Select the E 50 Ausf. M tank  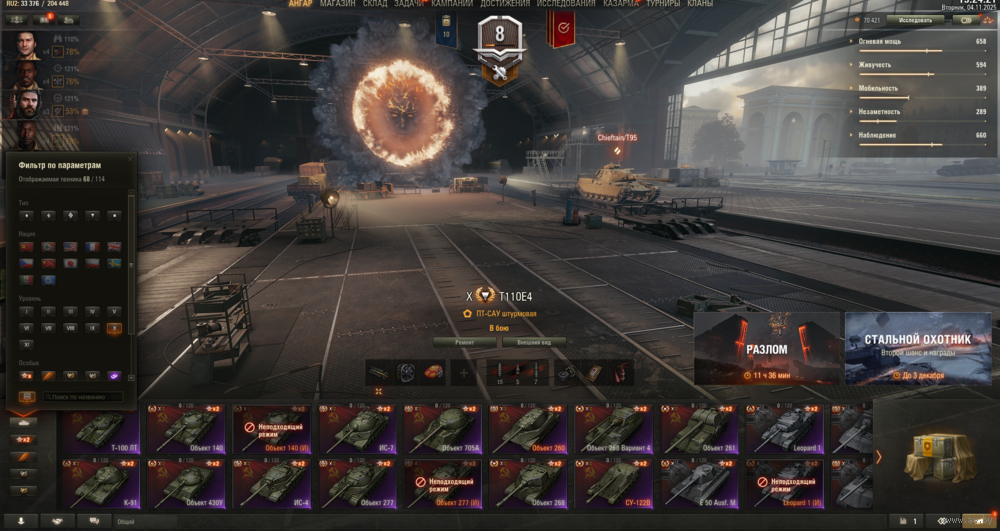[x=702, y=482]
